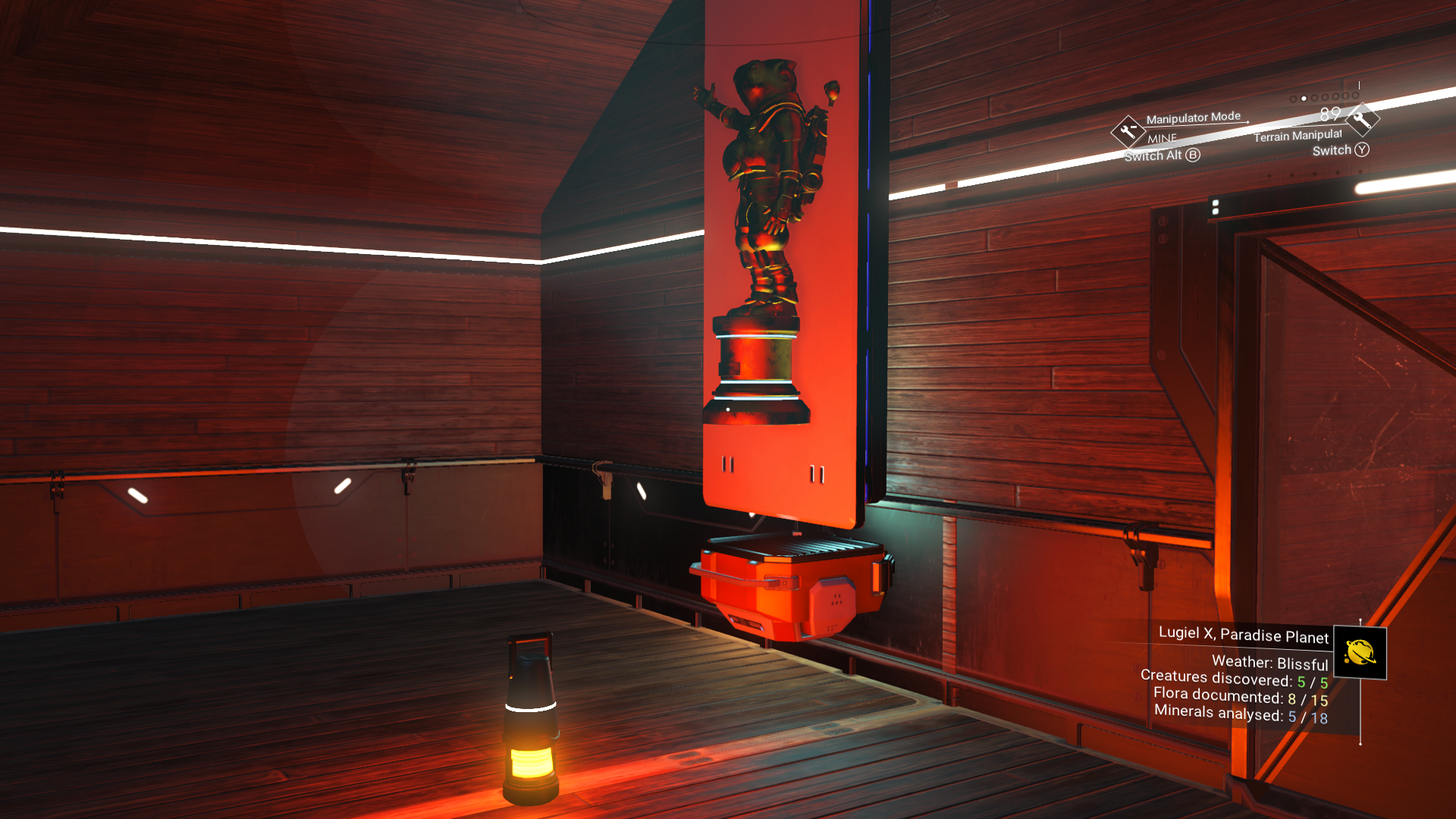Screen dimensions: 1456x819
Task: Click the charge dots progress row
Action: [x=1323, y=97]
